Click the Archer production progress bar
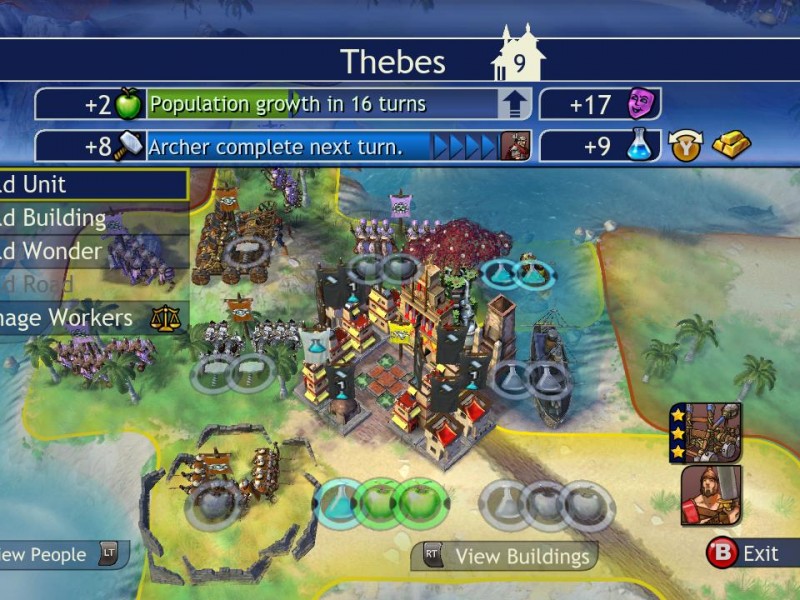The image size is (800, 600). pyautogui.click(x=290, y=147)
